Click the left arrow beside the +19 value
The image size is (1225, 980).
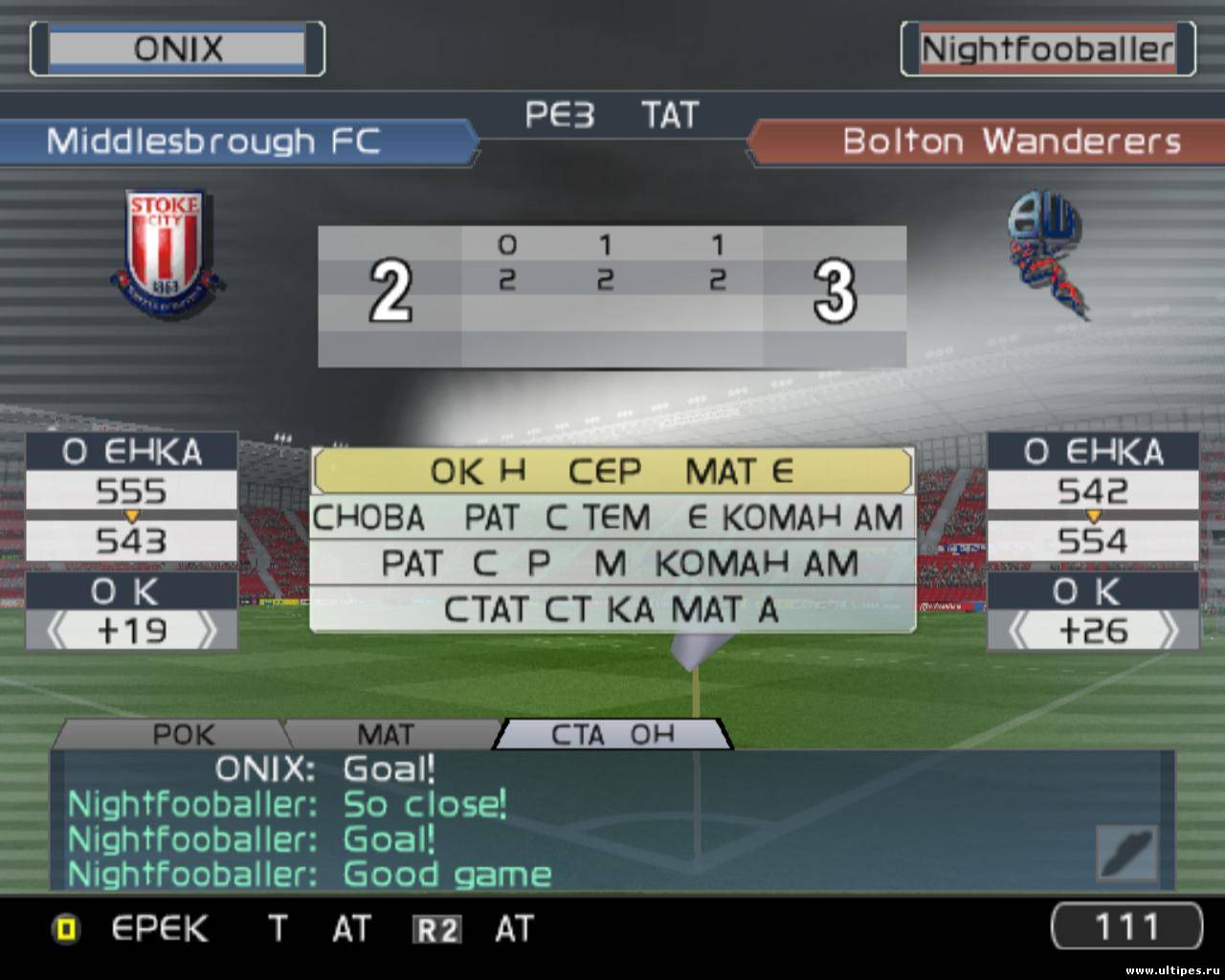[x=57, y=632]
